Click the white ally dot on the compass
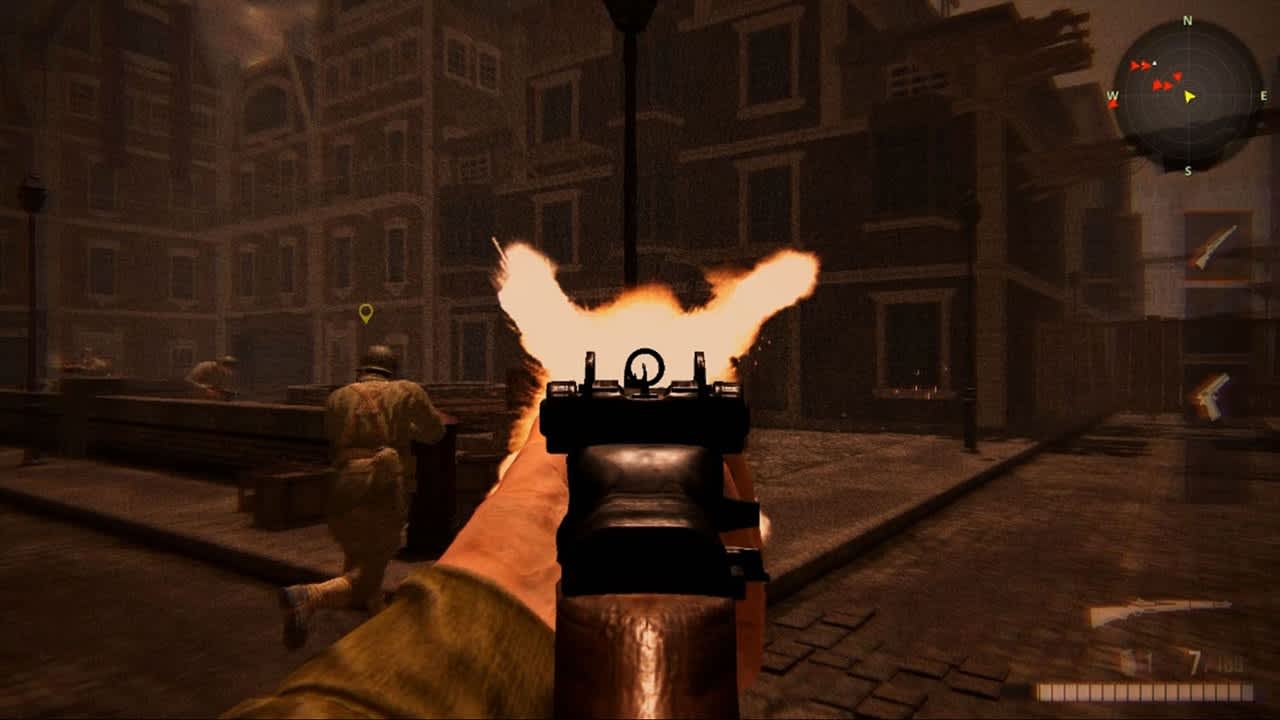The height and width of the screenshot is (720, 1280). [1154, 63]
